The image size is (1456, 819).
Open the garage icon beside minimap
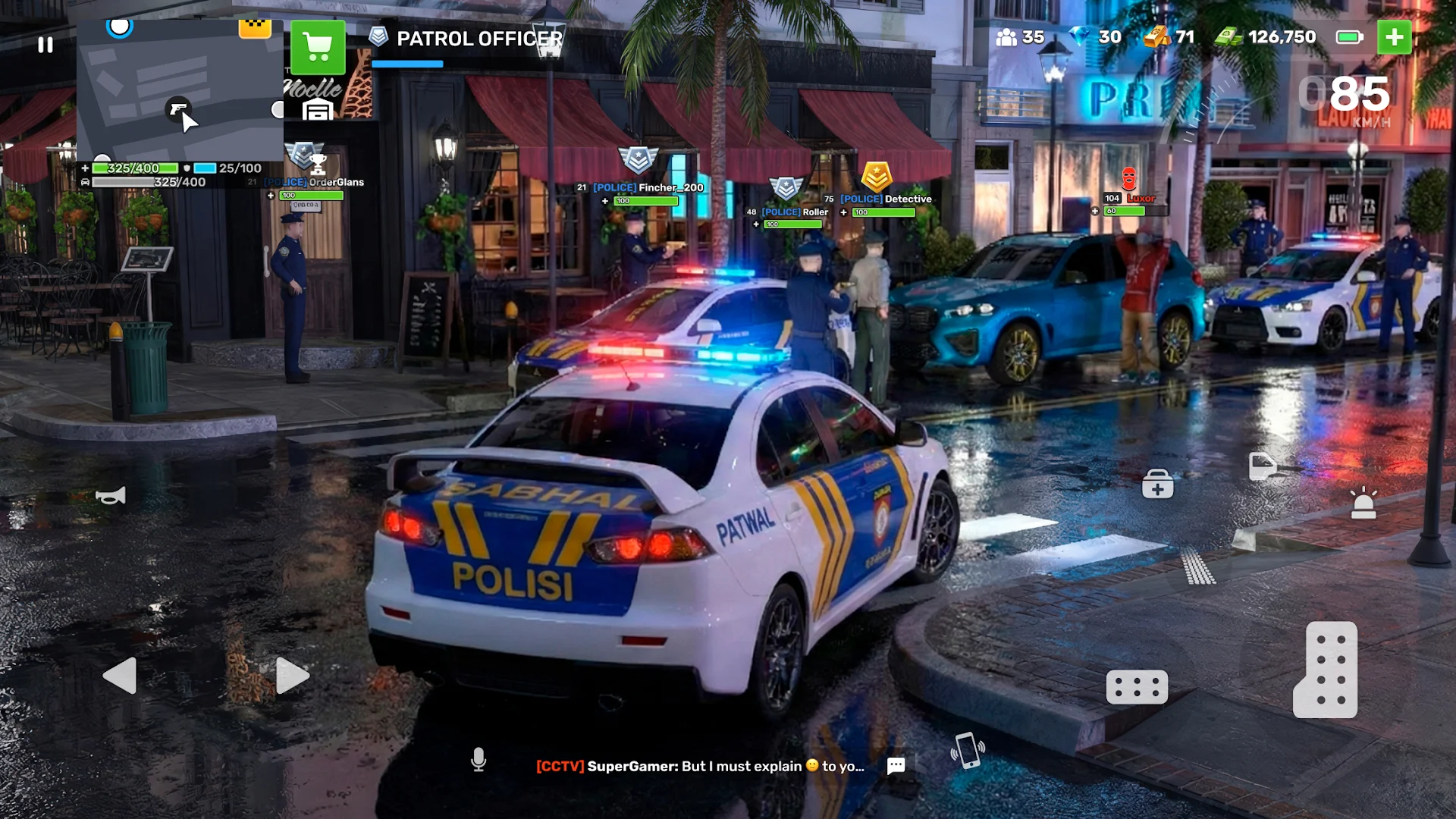pyautogui.click(x=318, y=110)
